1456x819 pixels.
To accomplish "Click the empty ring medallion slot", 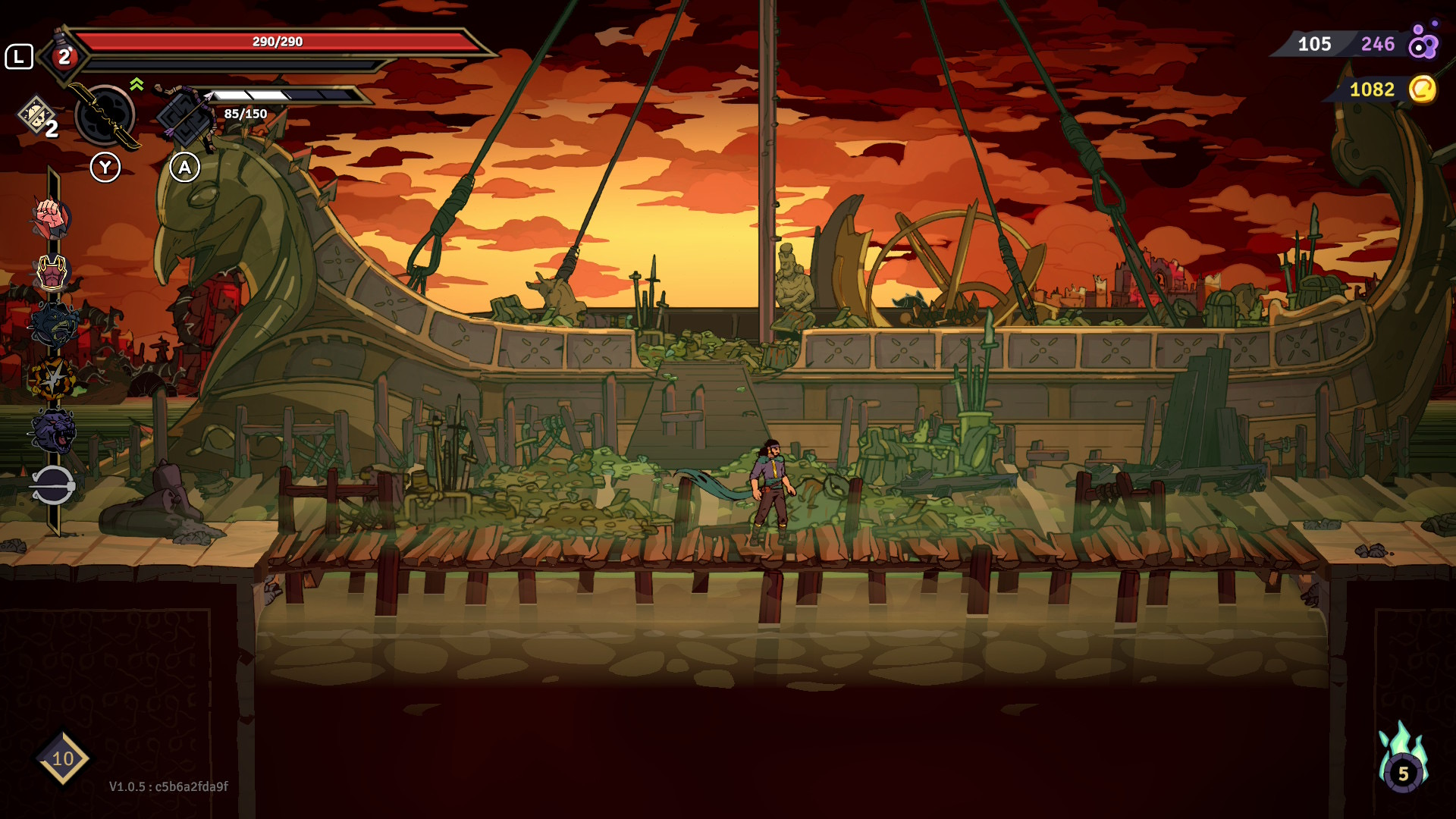I will (52, 485).
